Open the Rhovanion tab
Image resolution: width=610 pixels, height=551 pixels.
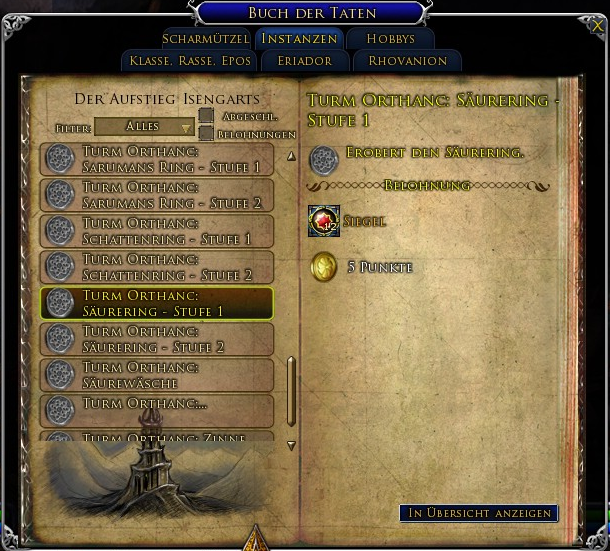pyautogui.click(x=407, y=61)
